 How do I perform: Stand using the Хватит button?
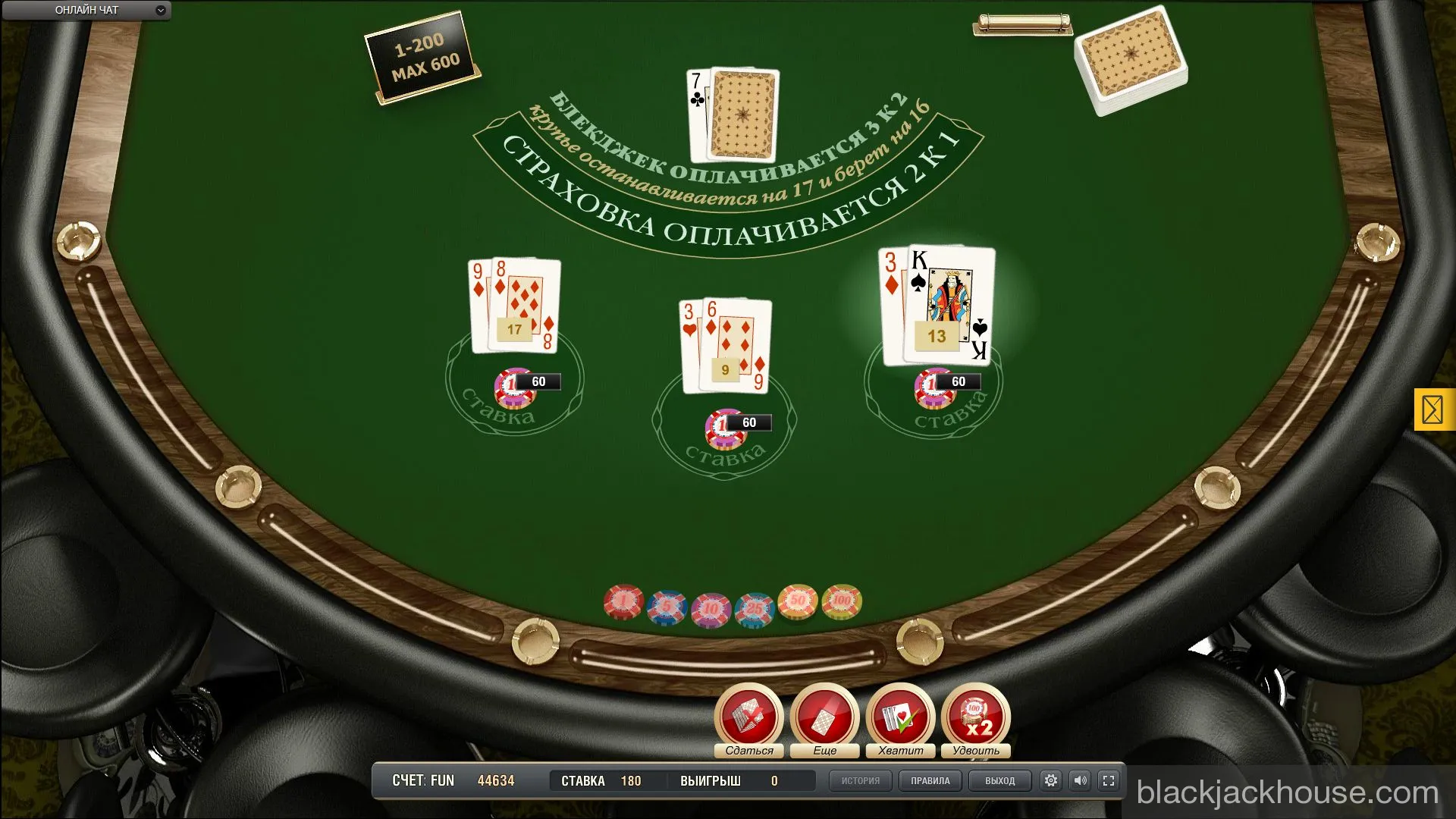900,717
